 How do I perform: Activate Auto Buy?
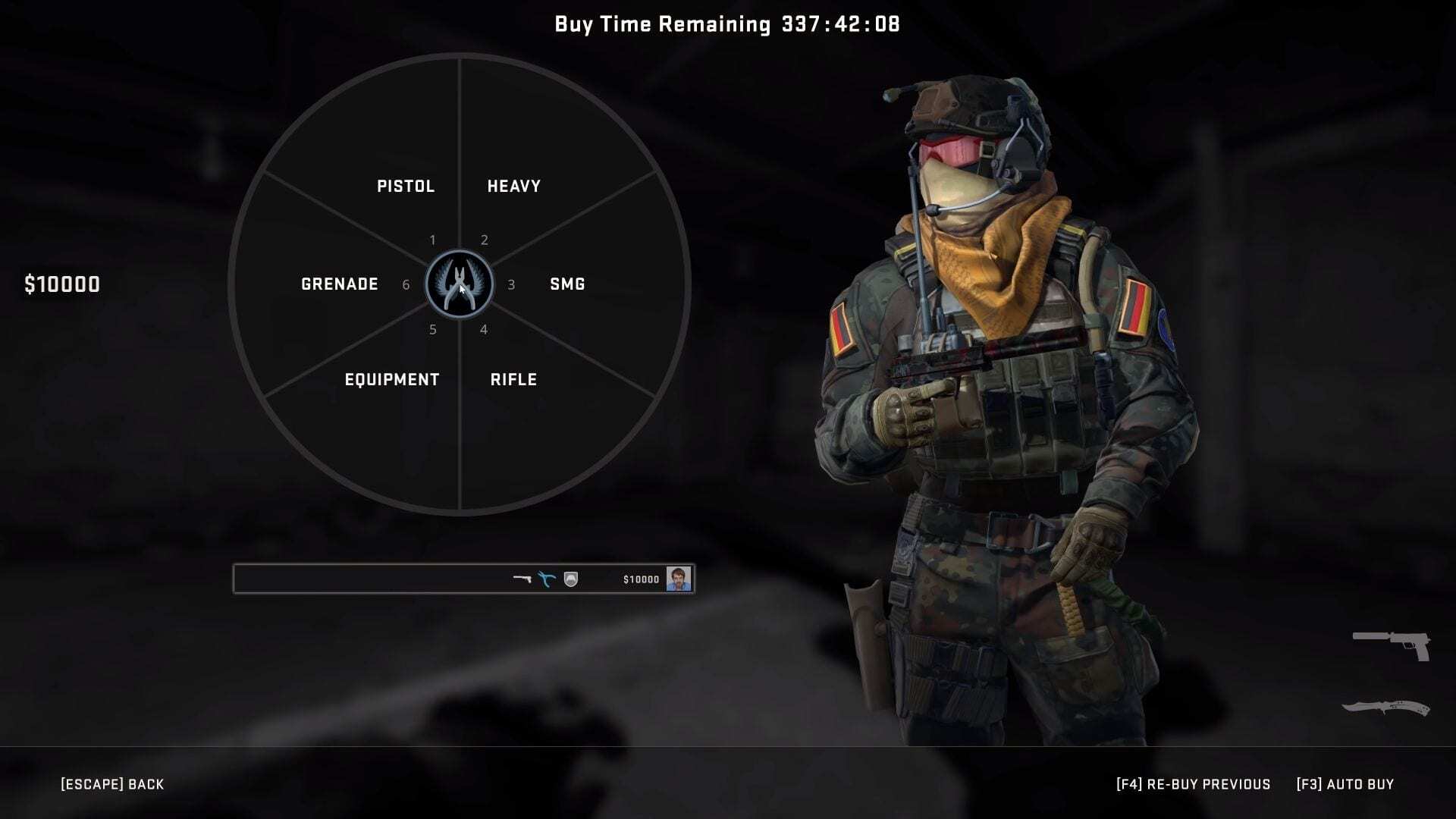[x=1345, y=784]
